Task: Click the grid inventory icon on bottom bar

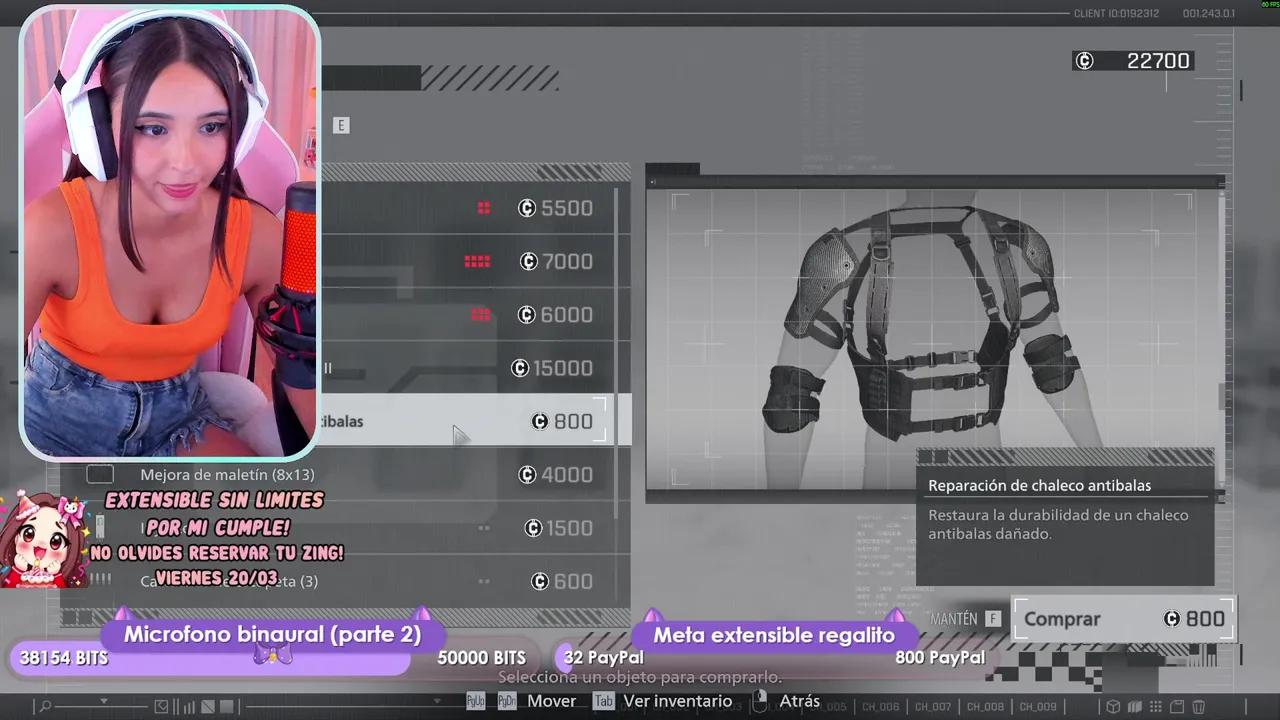Action: (x=1155, y=707)
